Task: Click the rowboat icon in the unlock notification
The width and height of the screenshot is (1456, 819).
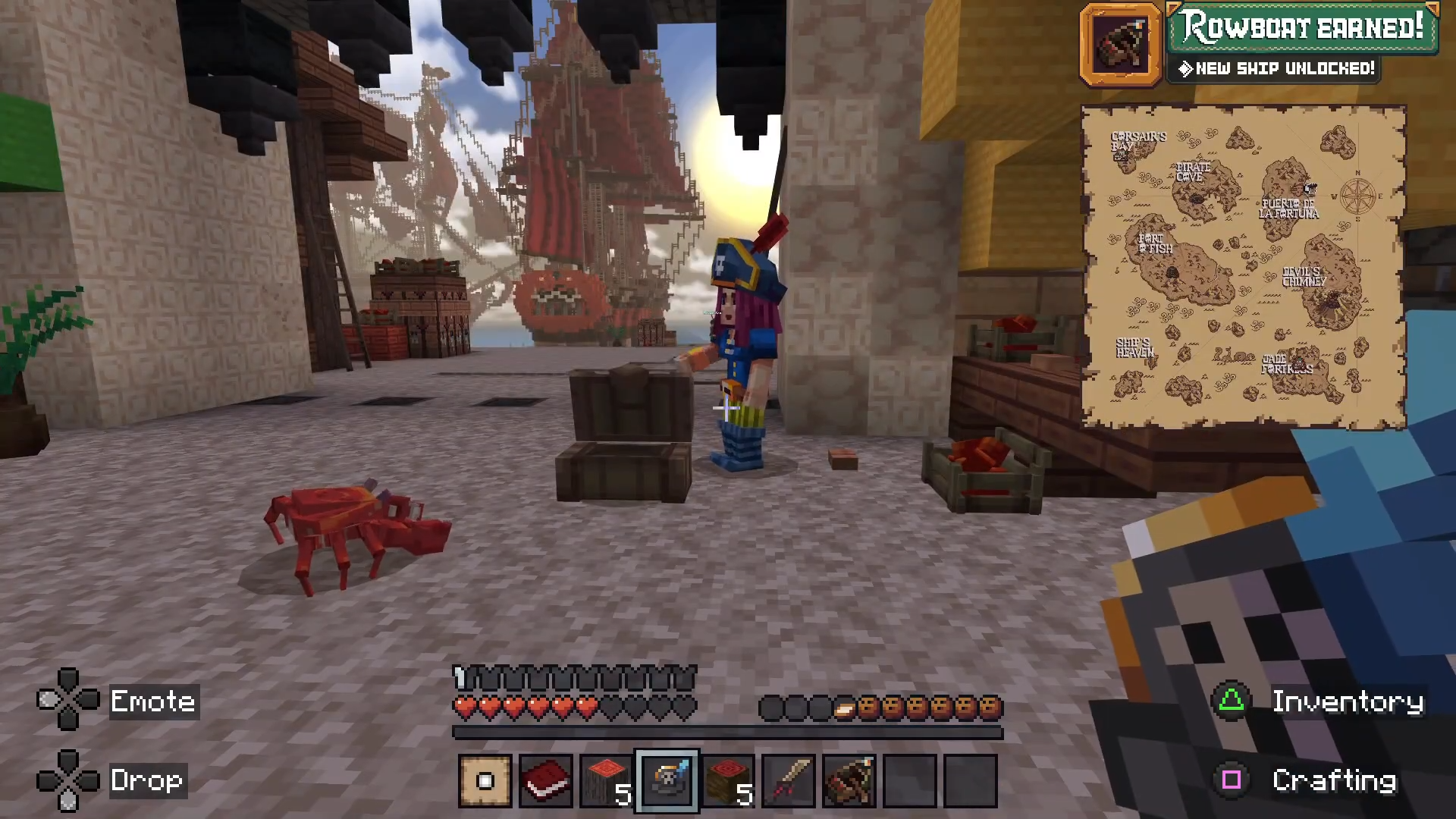Action: pos(1121,44)
